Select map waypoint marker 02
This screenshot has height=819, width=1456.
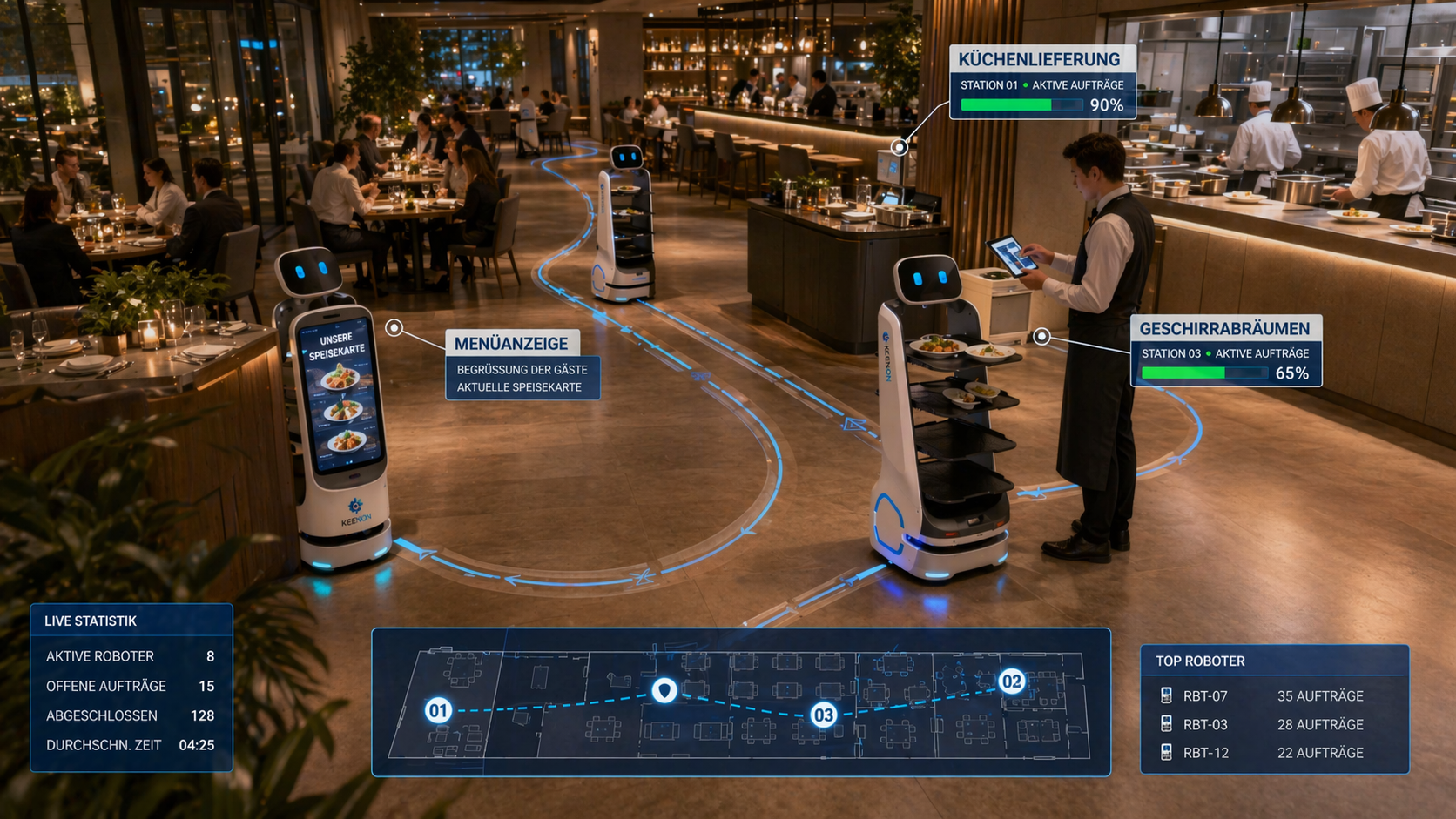point(1011,681)
